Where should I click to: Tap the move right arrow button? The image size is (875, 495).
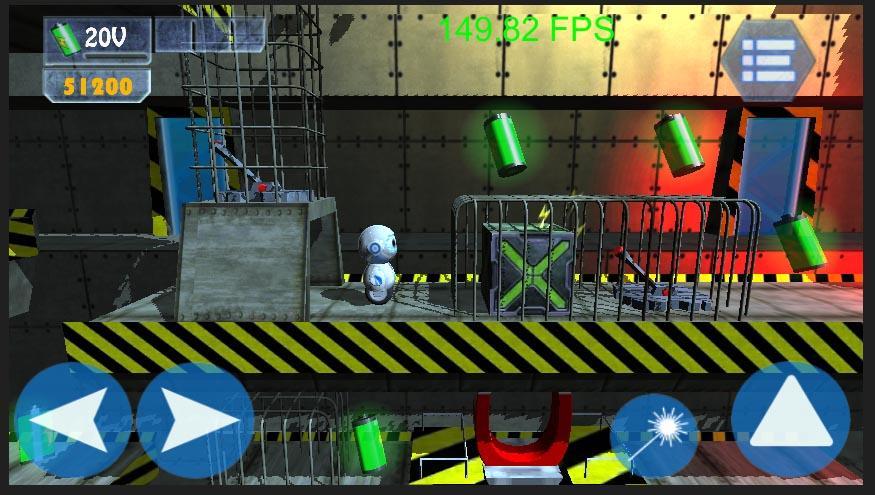click(x=194, y=421)
